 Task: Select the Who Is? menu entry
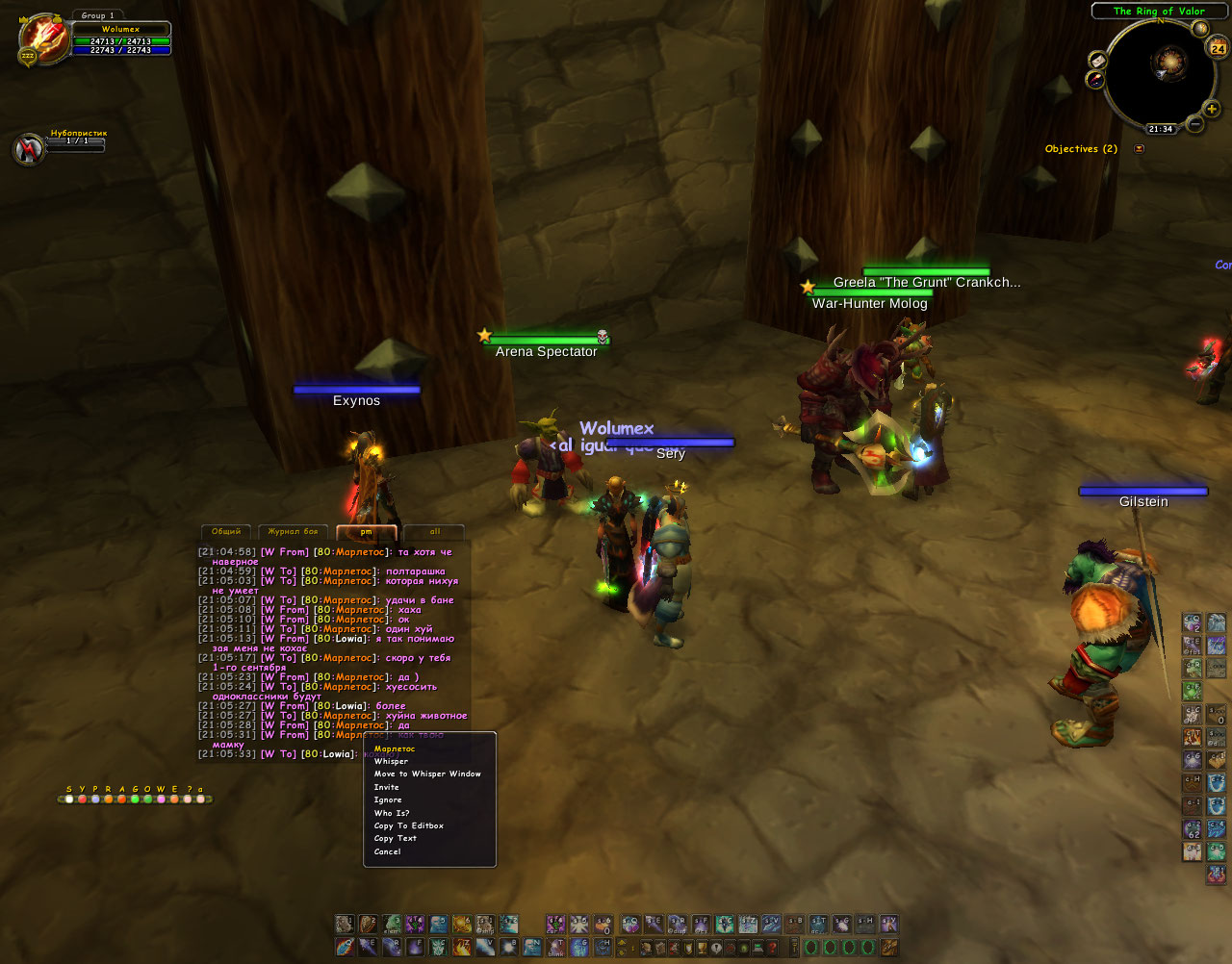(x=391, y=813)
